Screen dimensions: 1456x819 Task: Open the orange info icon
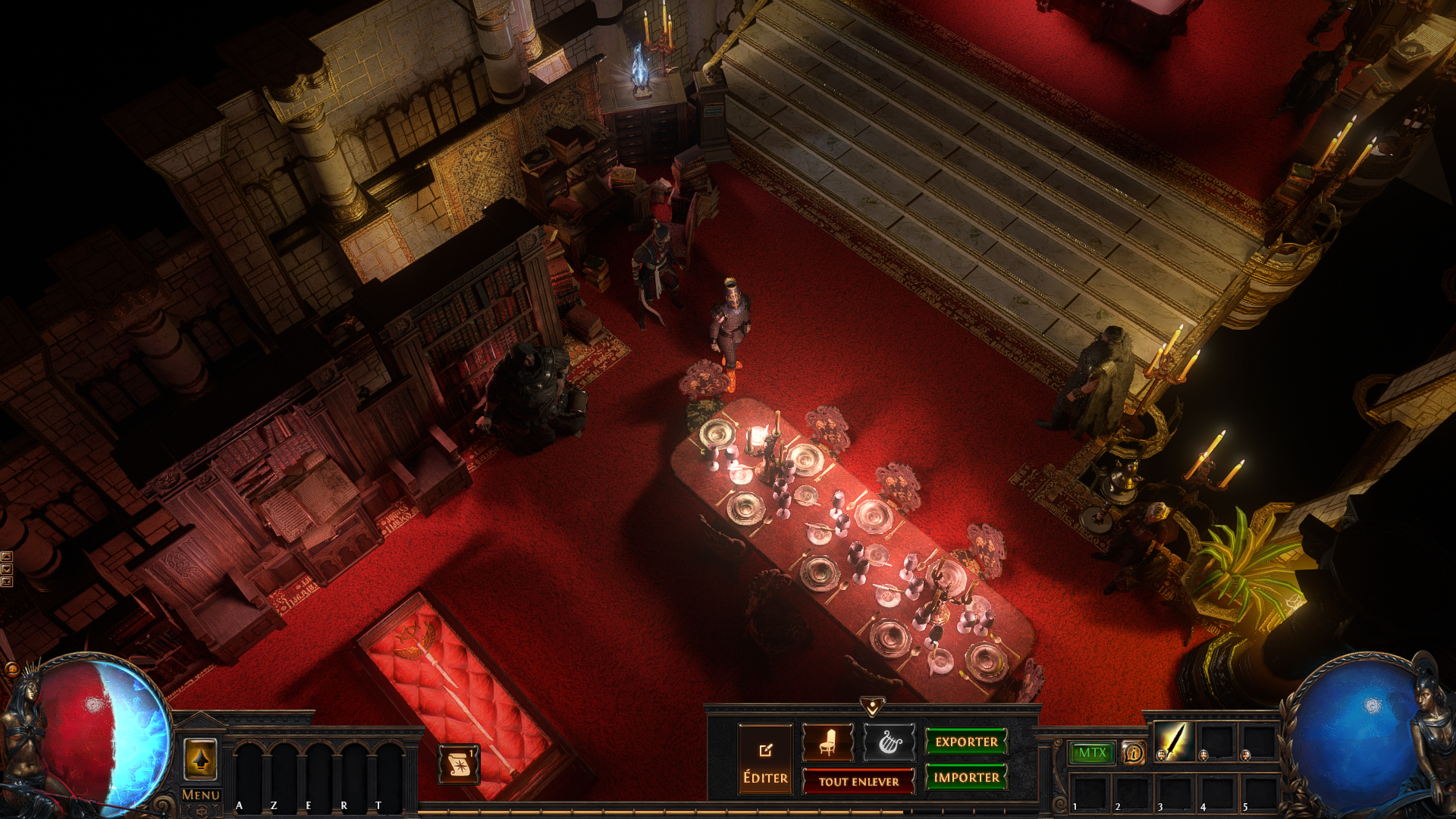pos(1133,753)
